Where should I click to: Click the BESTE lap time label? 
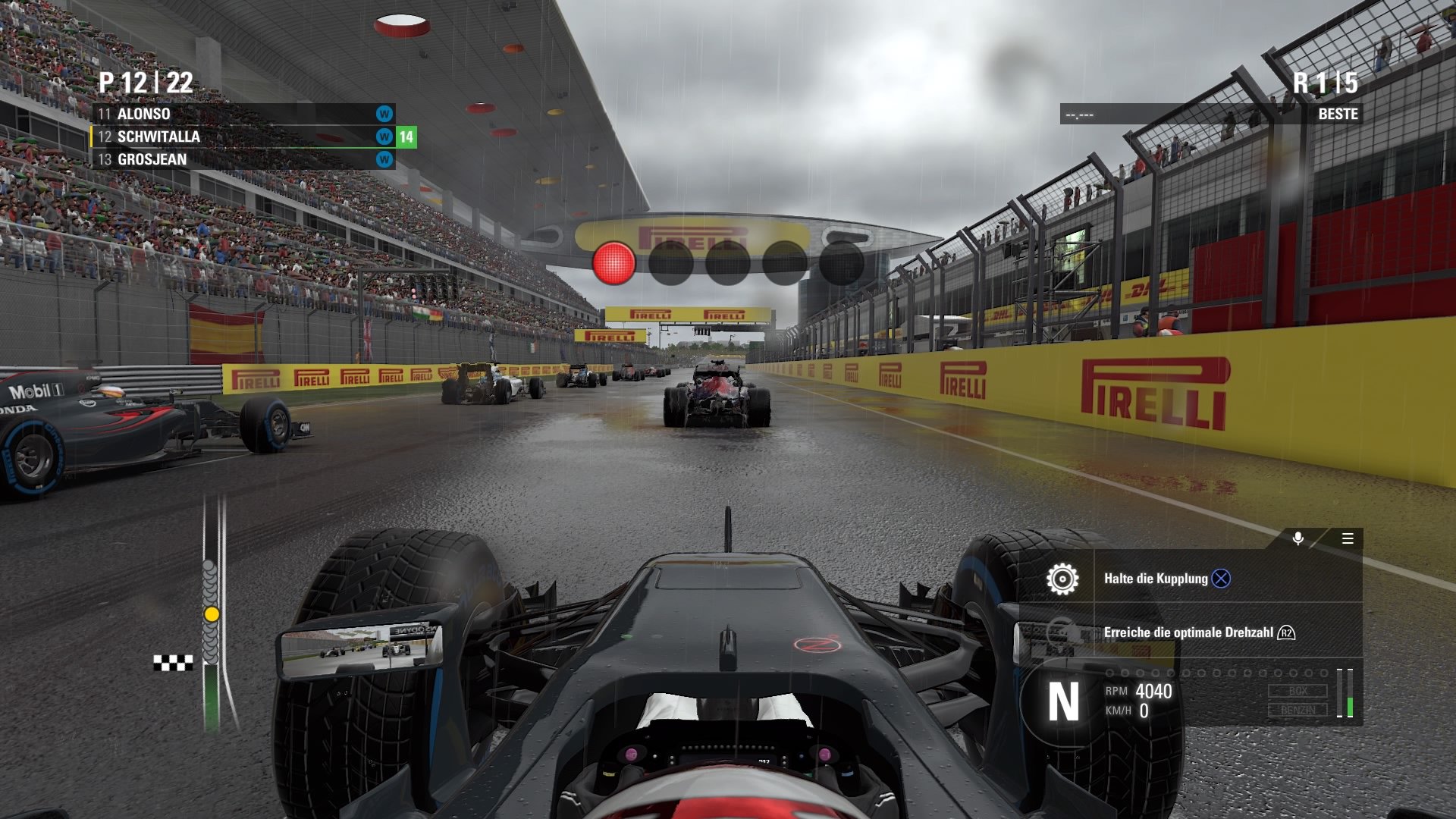tap(1339, 115)
